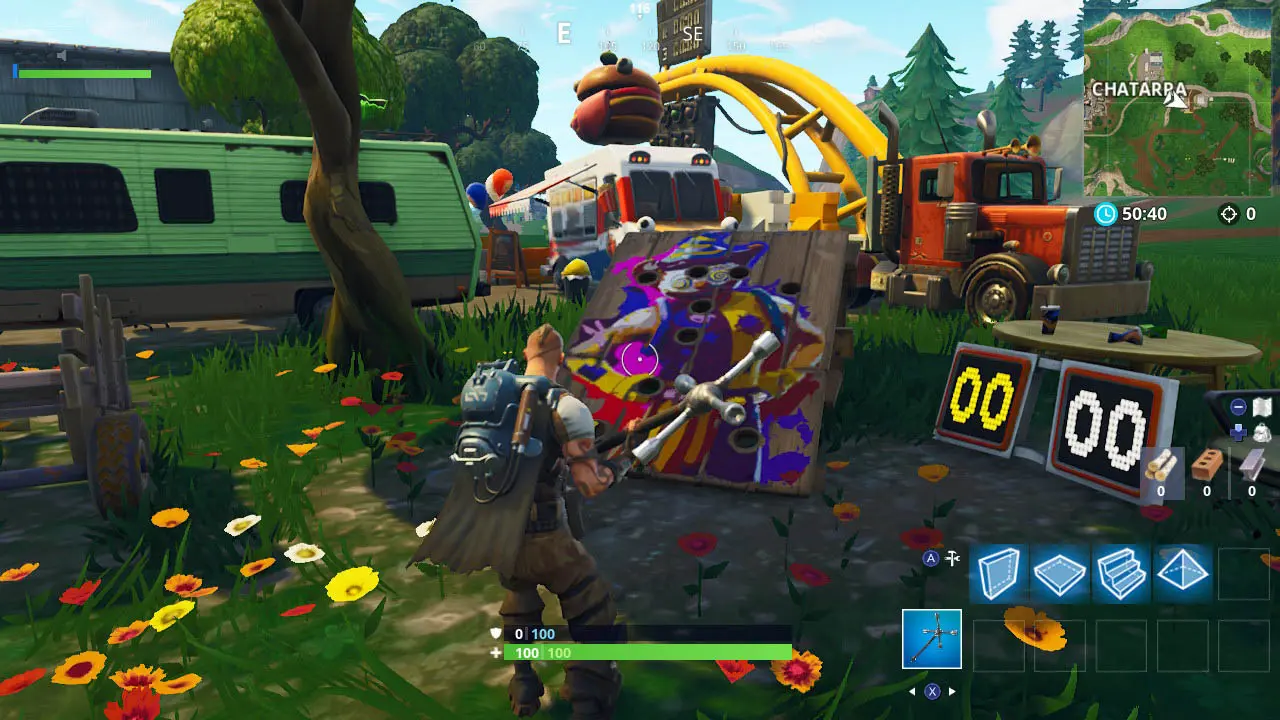The image size is (1280, 720).
Task: Switch to metal building material
Action: click(x=1252, y=467)
